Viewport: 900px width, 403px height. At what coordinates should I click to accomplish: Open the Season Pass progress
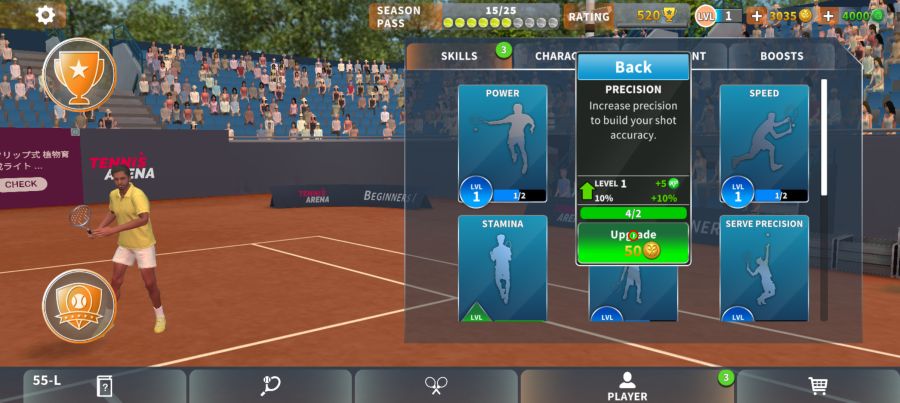[465, 16]
